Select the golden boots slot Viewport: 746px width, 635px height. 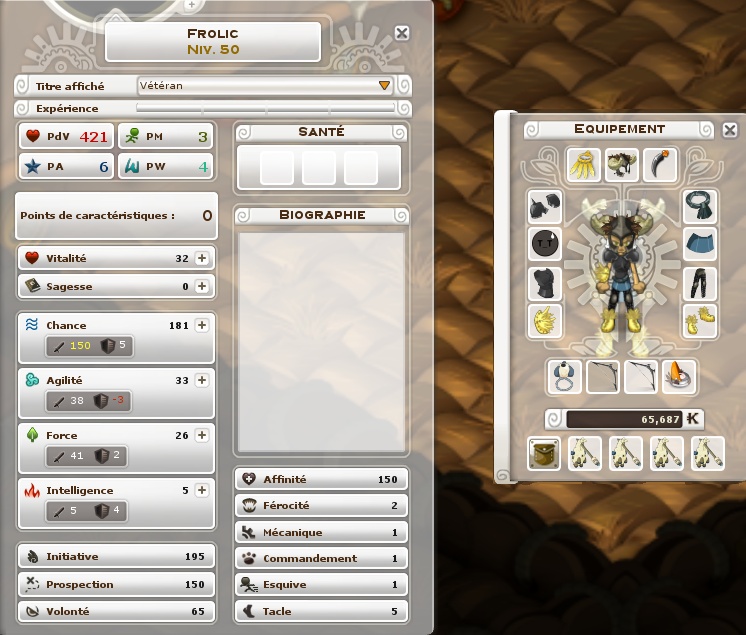699,321
